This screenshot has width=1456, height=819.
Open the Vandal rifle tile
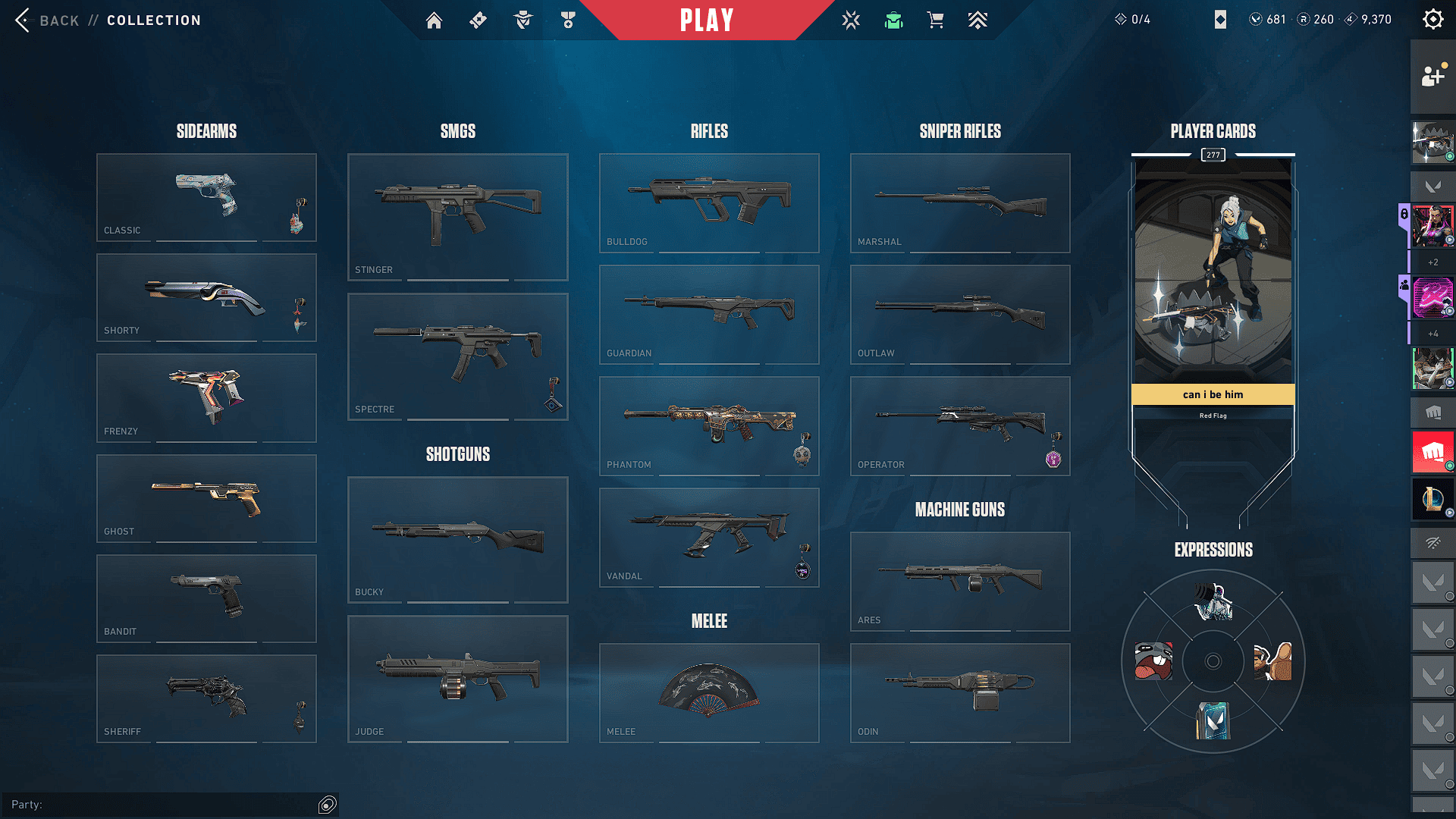[x=709, y=537]
